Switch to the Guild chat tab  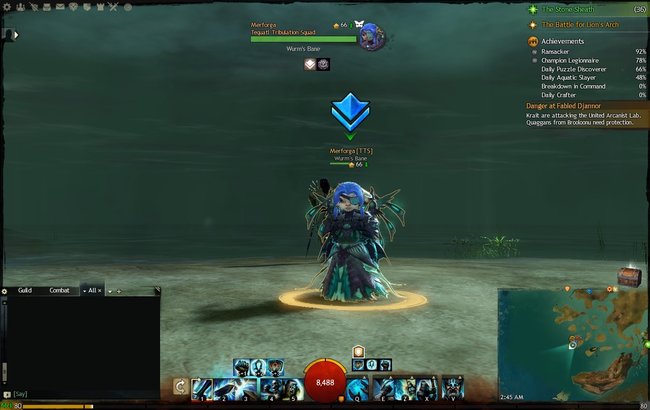[x=25, y=290]
